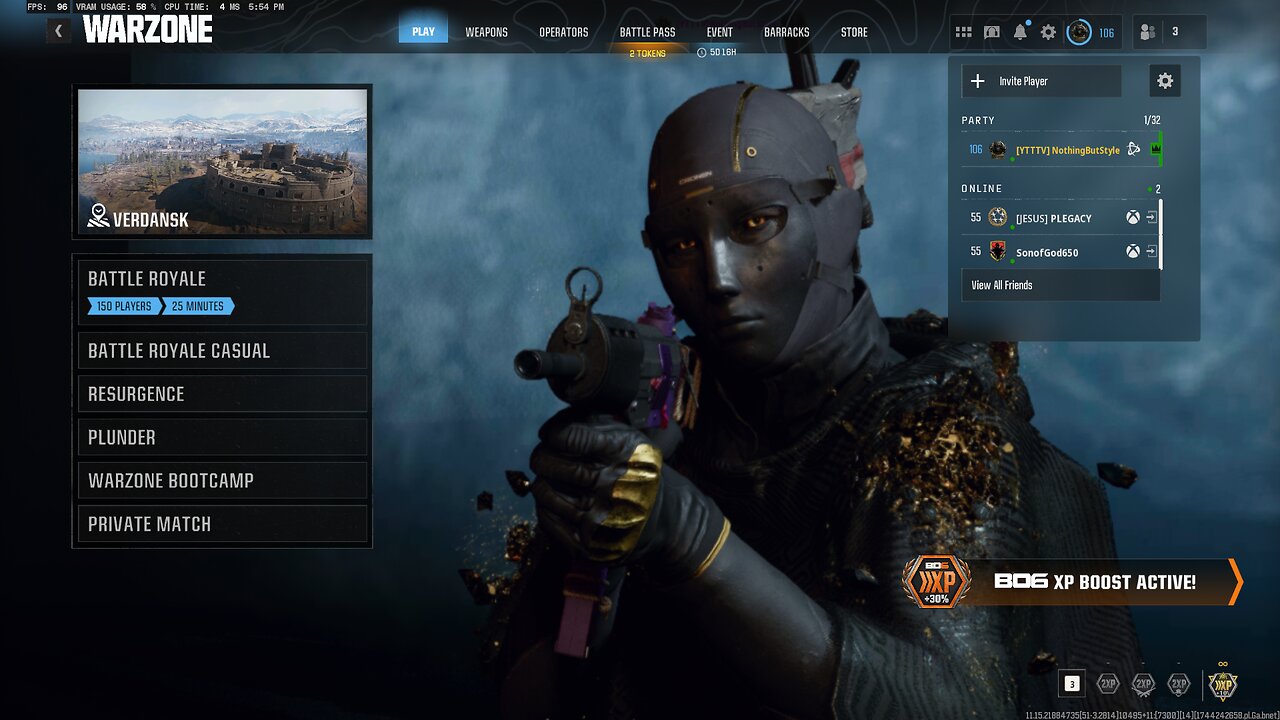The height and width of the screenshot is (720, 1280).
Task: Go to the Battle Pass tab
Action: click(647, 32)
